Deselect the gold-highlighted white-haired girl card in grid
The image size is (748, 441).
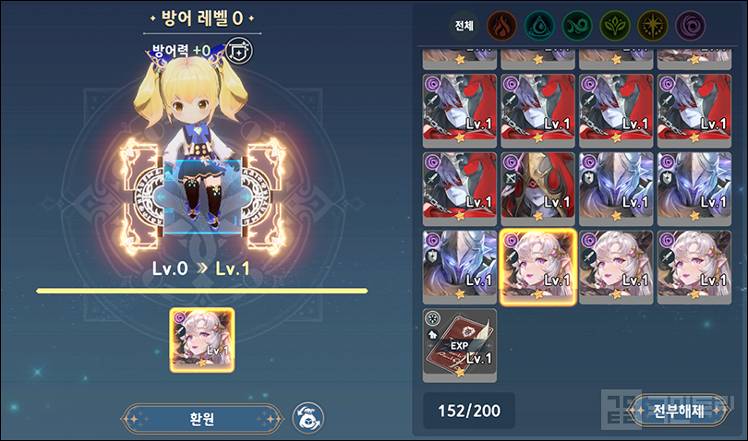[x=537, y=265]
